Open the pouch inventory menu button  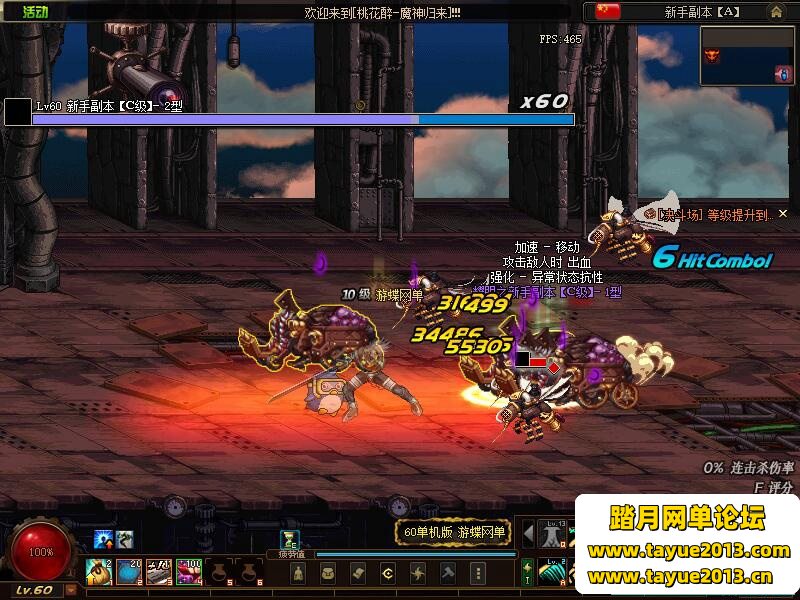[x=328, y=573]
